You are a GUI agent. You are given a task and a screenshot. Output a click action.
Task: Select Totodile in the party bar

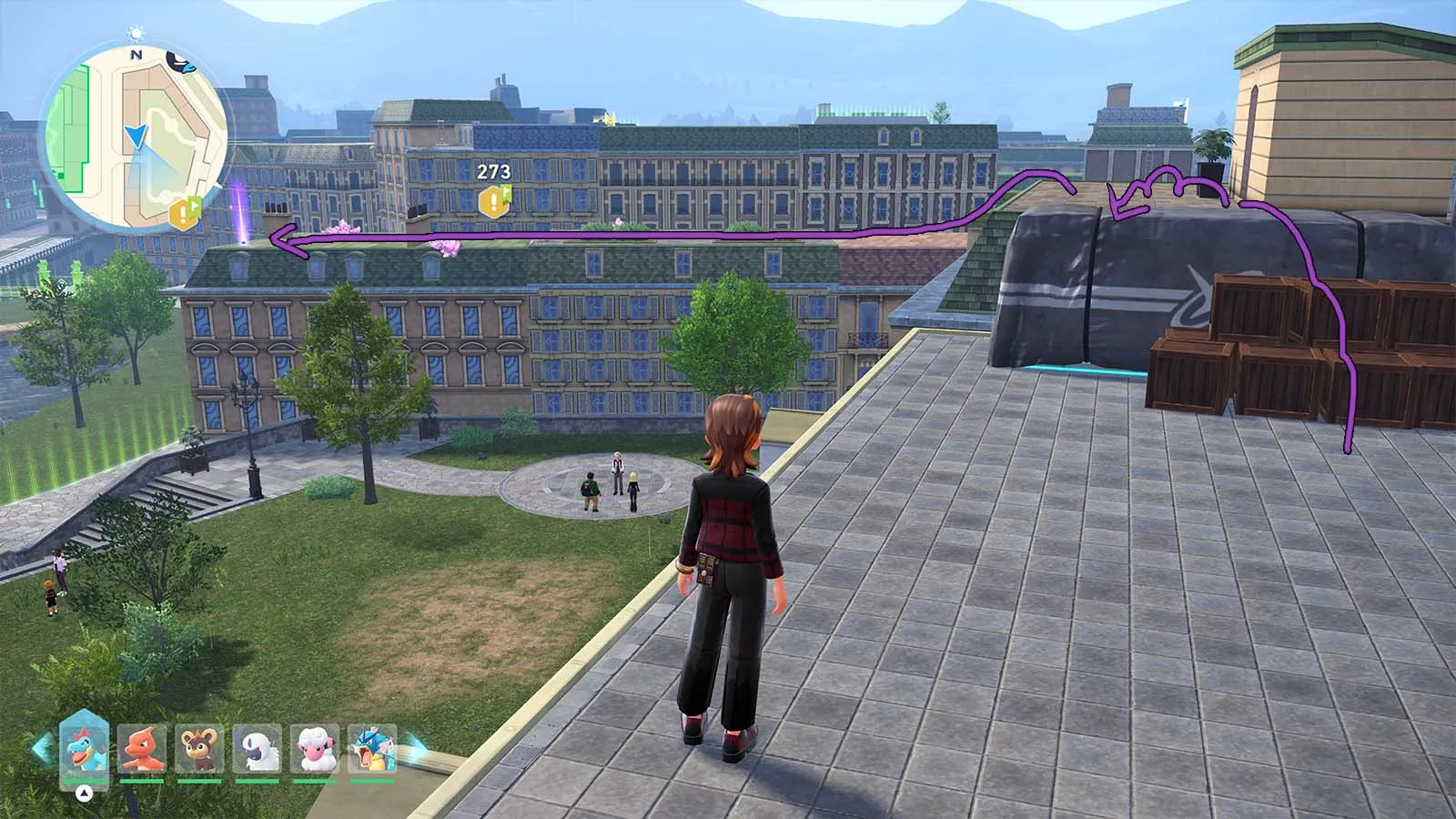click(85, 749)
